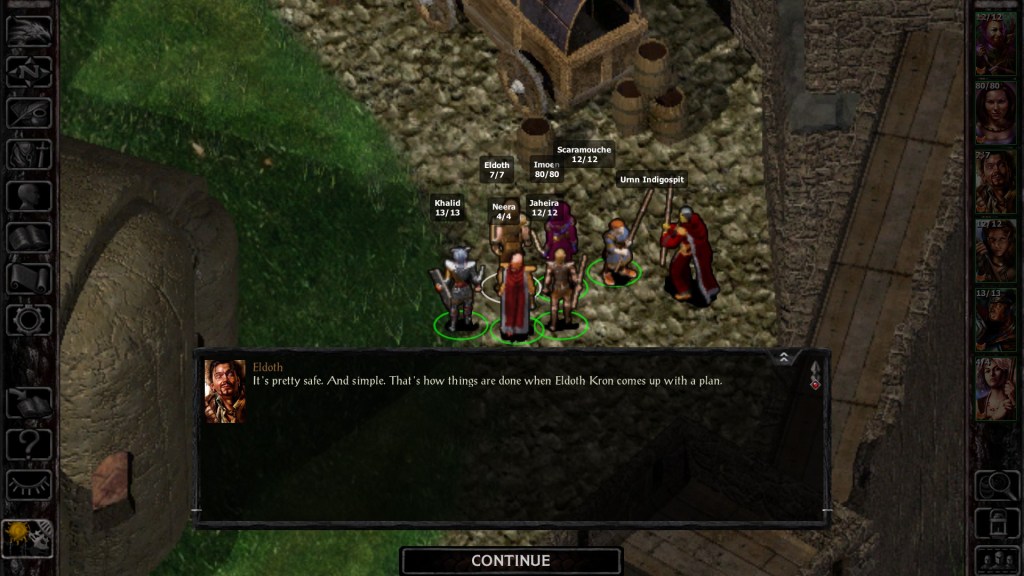This screenshot has height=576, width=1024.
Task: Click the sun and skull clock icon
Action: pos(28,537)
